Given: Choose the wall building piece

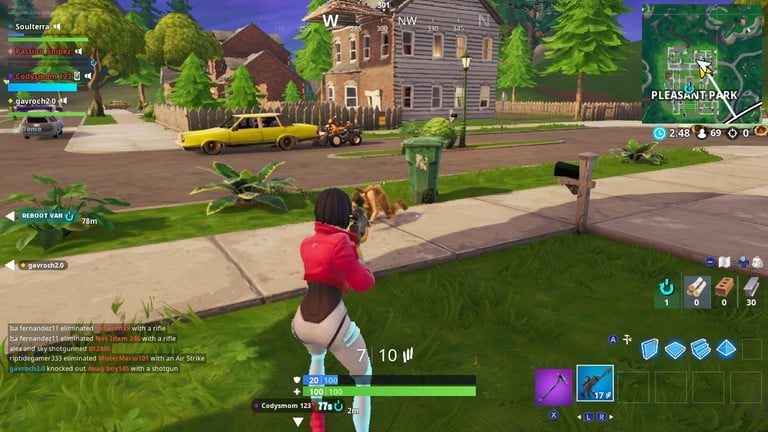Looking at the screenshot, I should (x=650, y=349).
